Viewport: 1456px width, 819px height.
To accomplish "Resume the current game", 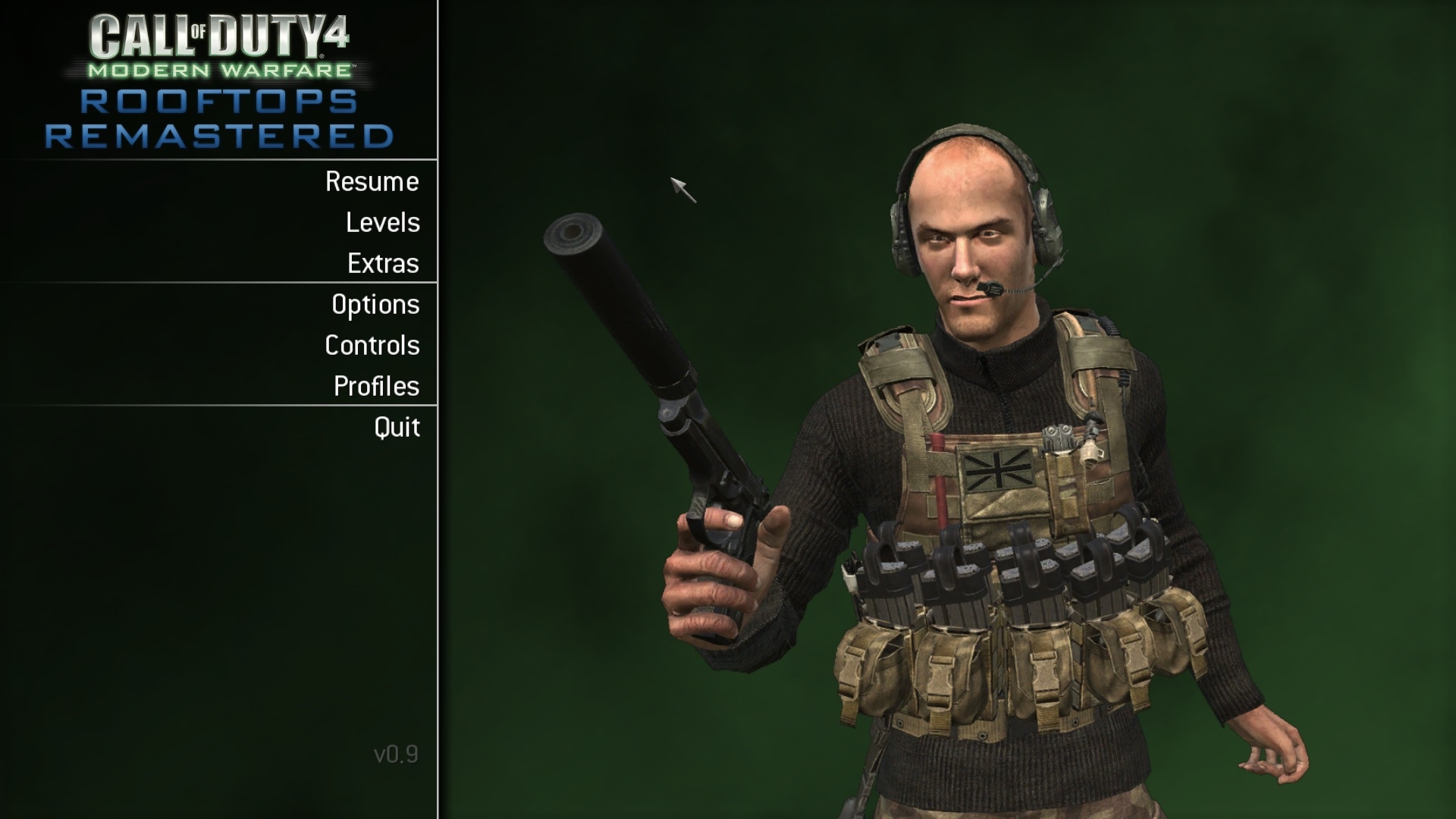I will pyautogui.click(x=372, y=182).
